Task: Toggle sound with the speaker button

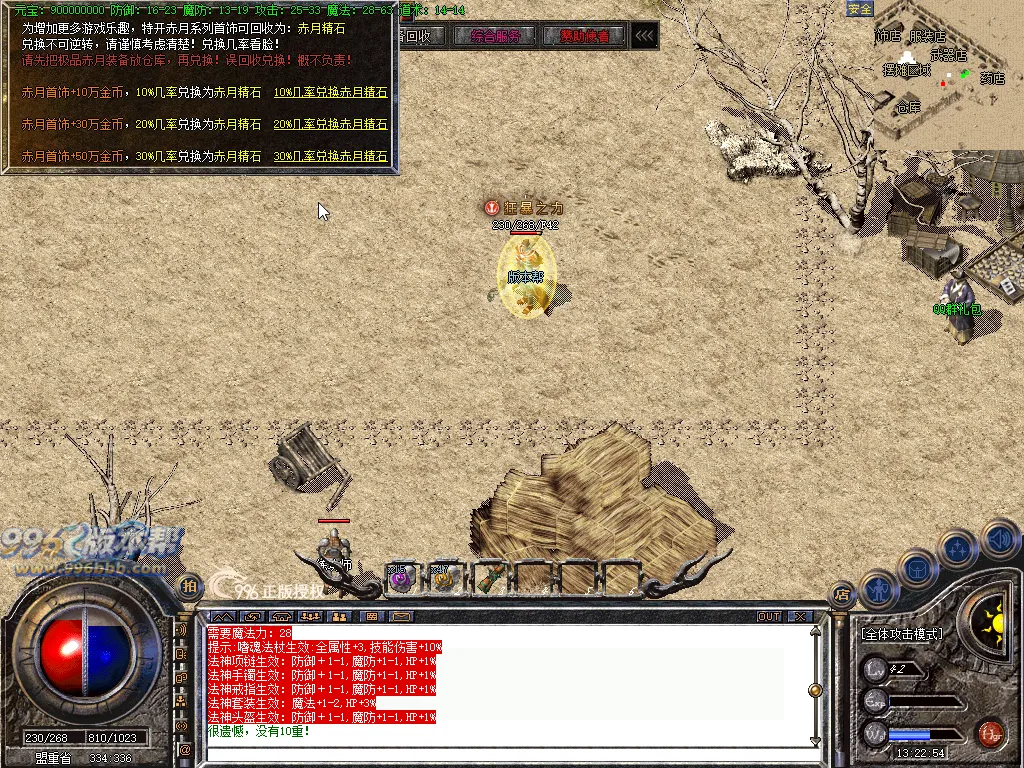Action: tap(999, 539)
